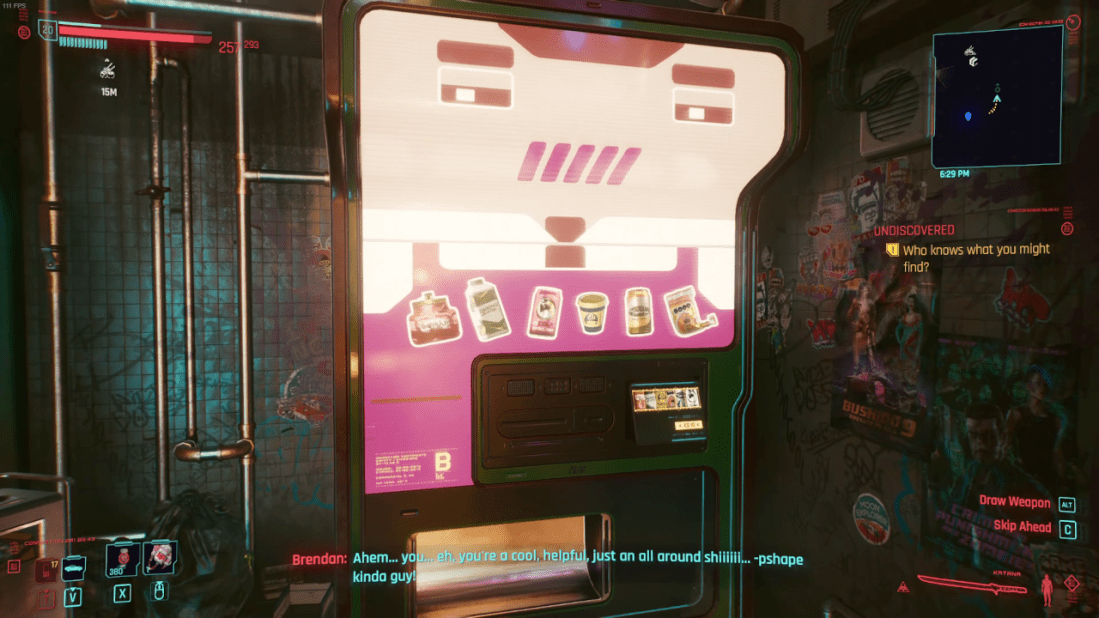
Task: Select the Katana weapon icon
Action: [971, 584]
